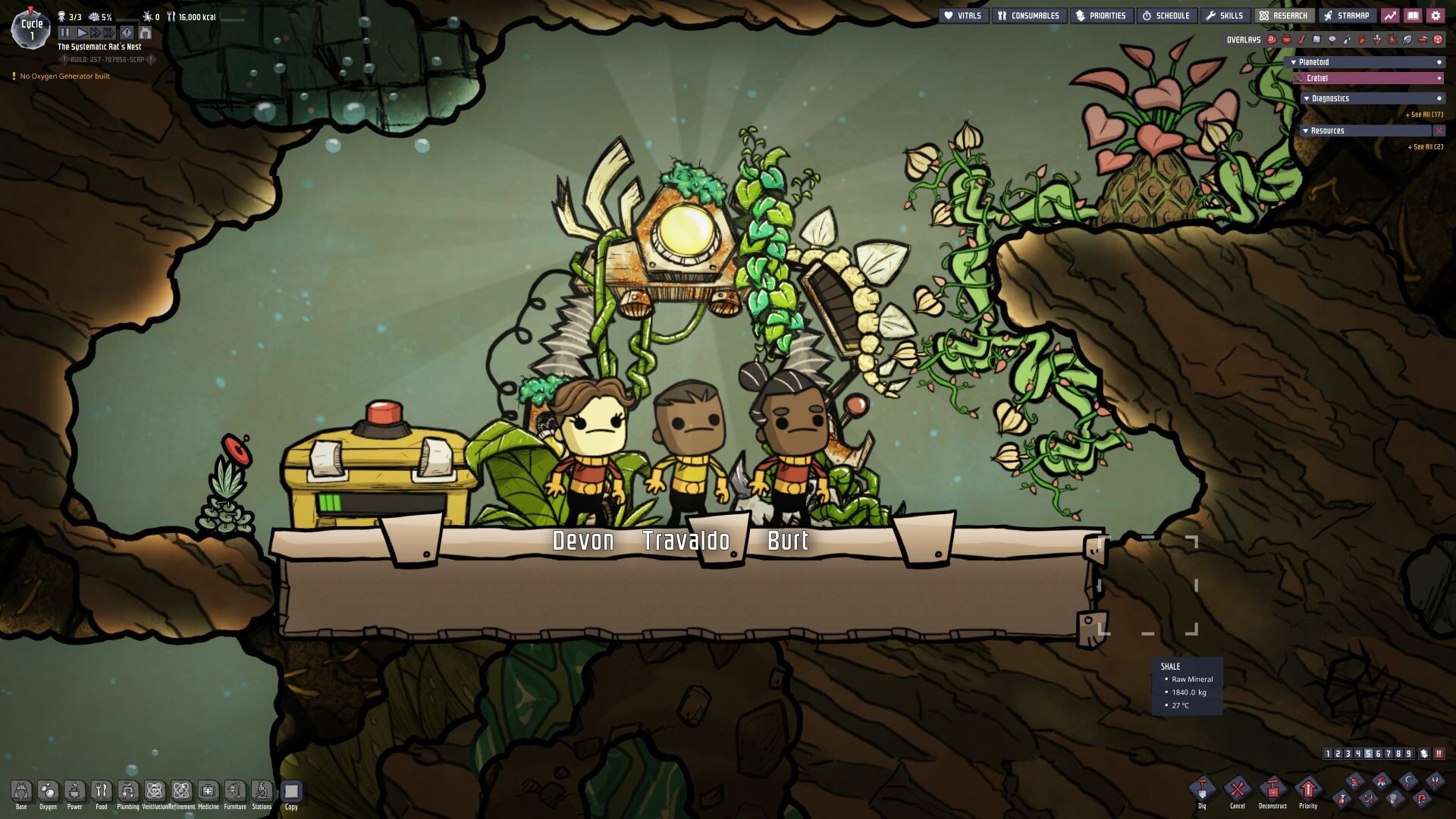Open the Research screen
Screen dimensions: 1456x819
(x=1284, y=16)
